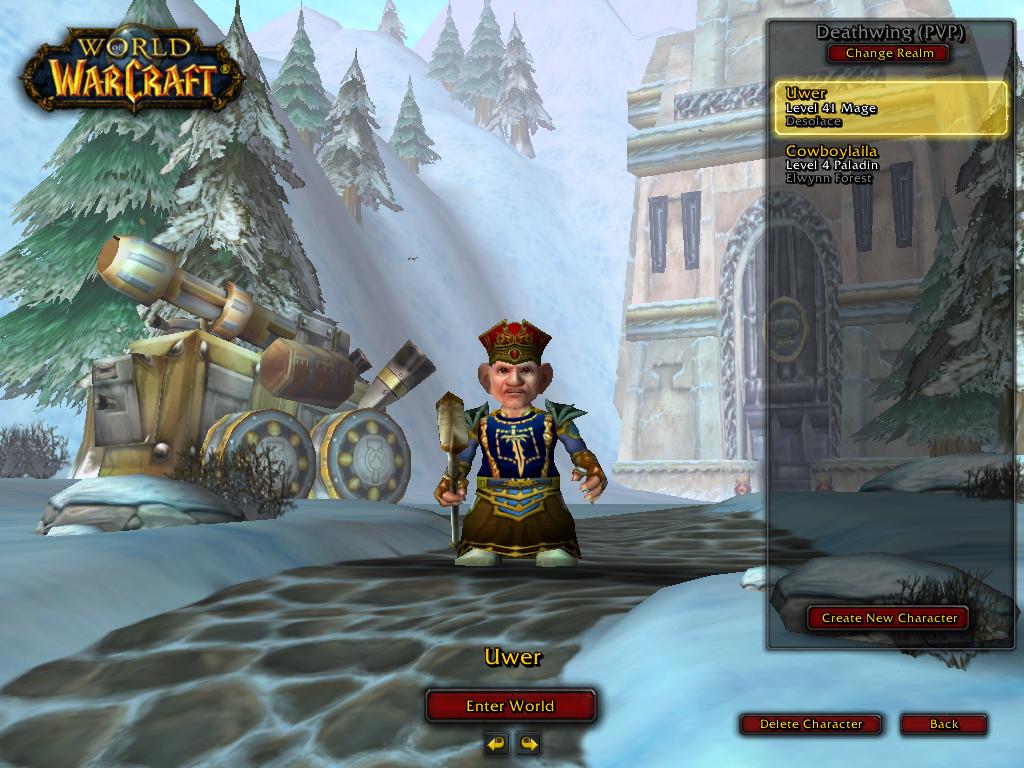Choose the Cowboylaila Level 4 Paladin character

(890, 165)
